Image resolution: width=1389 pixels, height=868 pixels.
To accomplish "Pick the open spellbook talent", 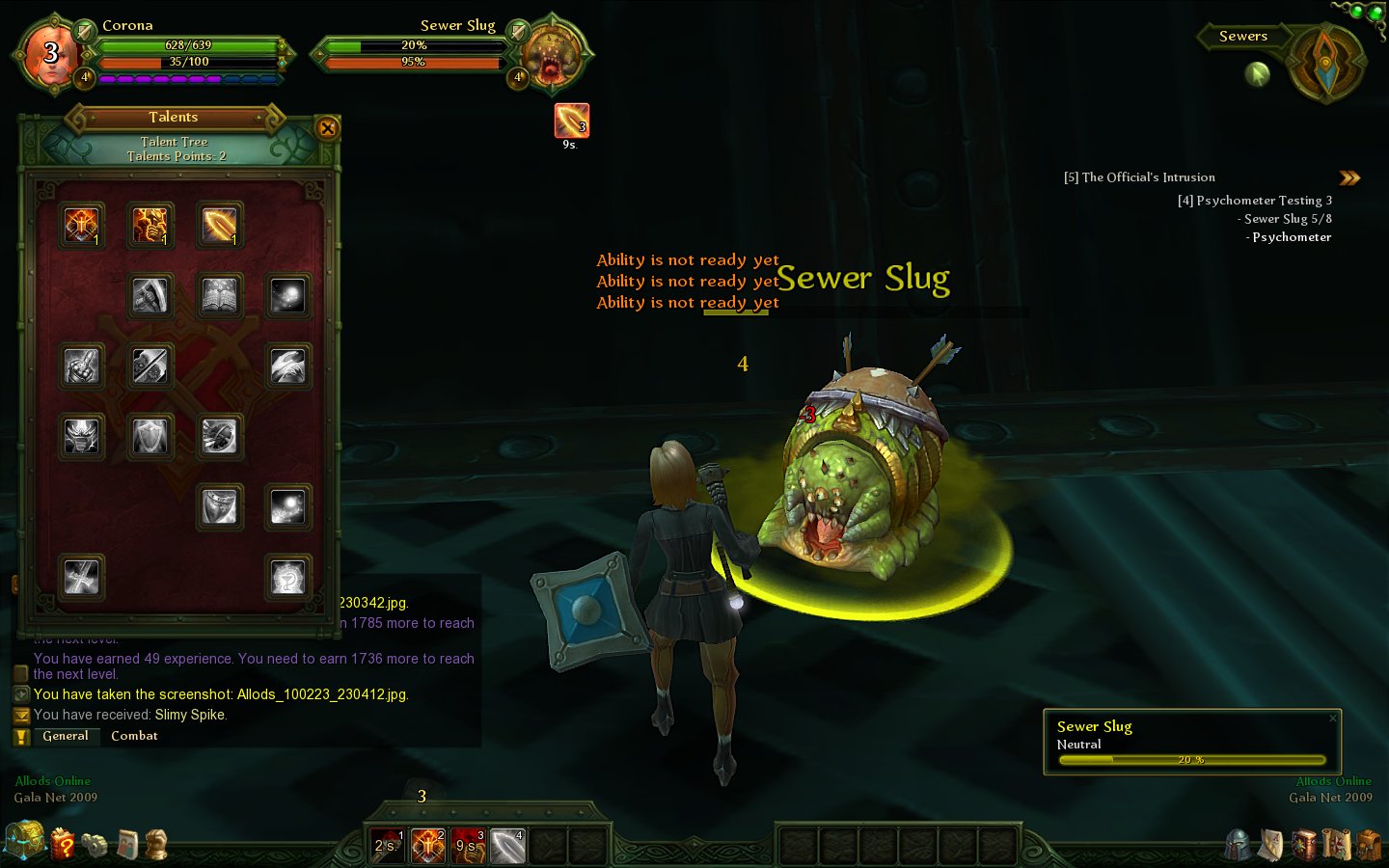I will (x=219, y=296).
